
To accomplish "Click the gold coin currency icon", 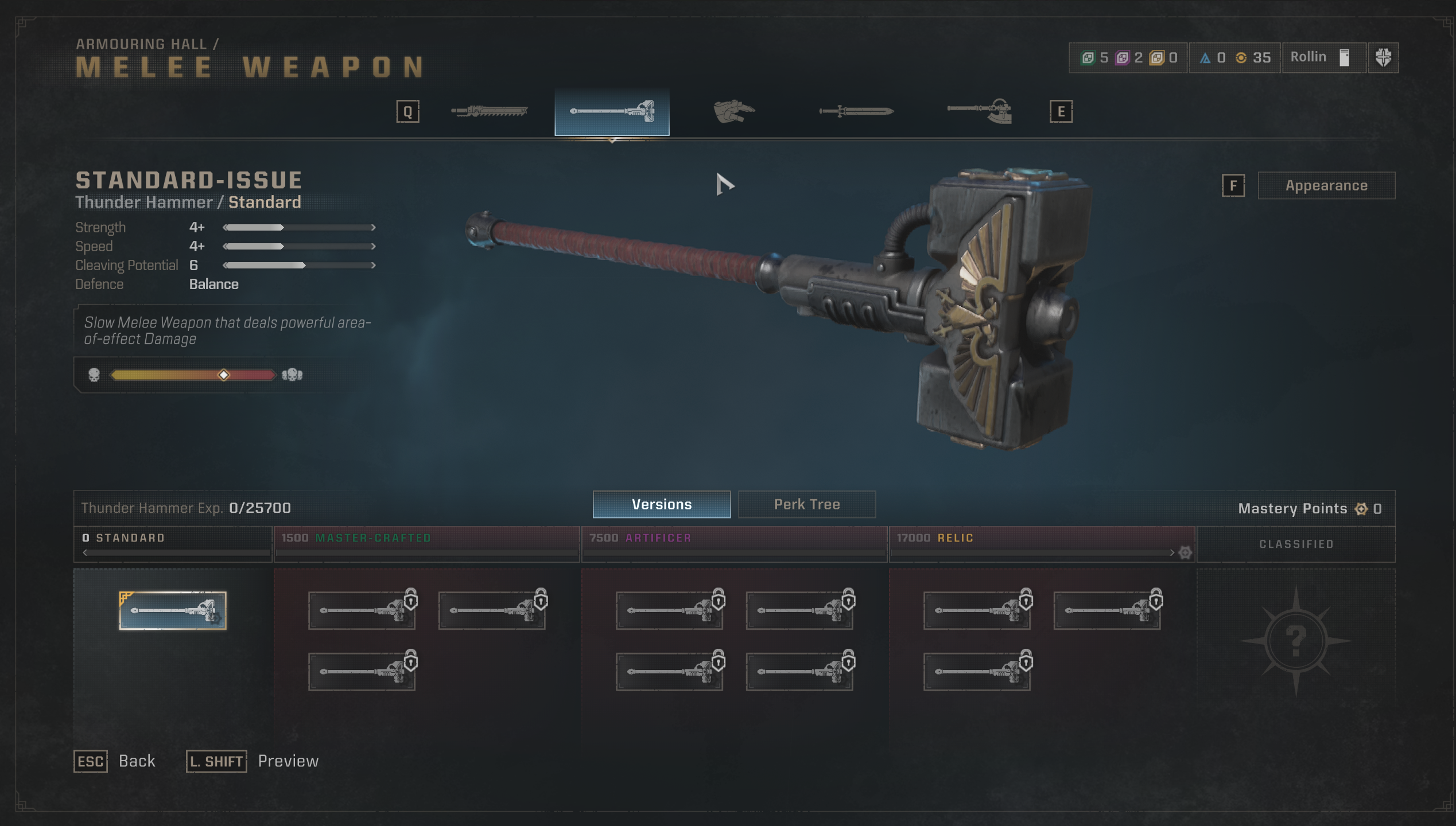I will 1241,57.
